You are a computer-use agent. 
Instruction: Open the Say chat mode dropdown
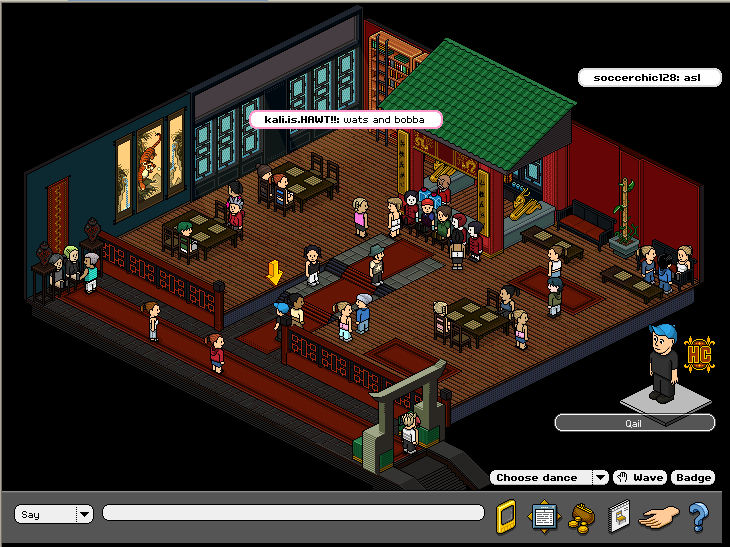click(x=85, y=514)
